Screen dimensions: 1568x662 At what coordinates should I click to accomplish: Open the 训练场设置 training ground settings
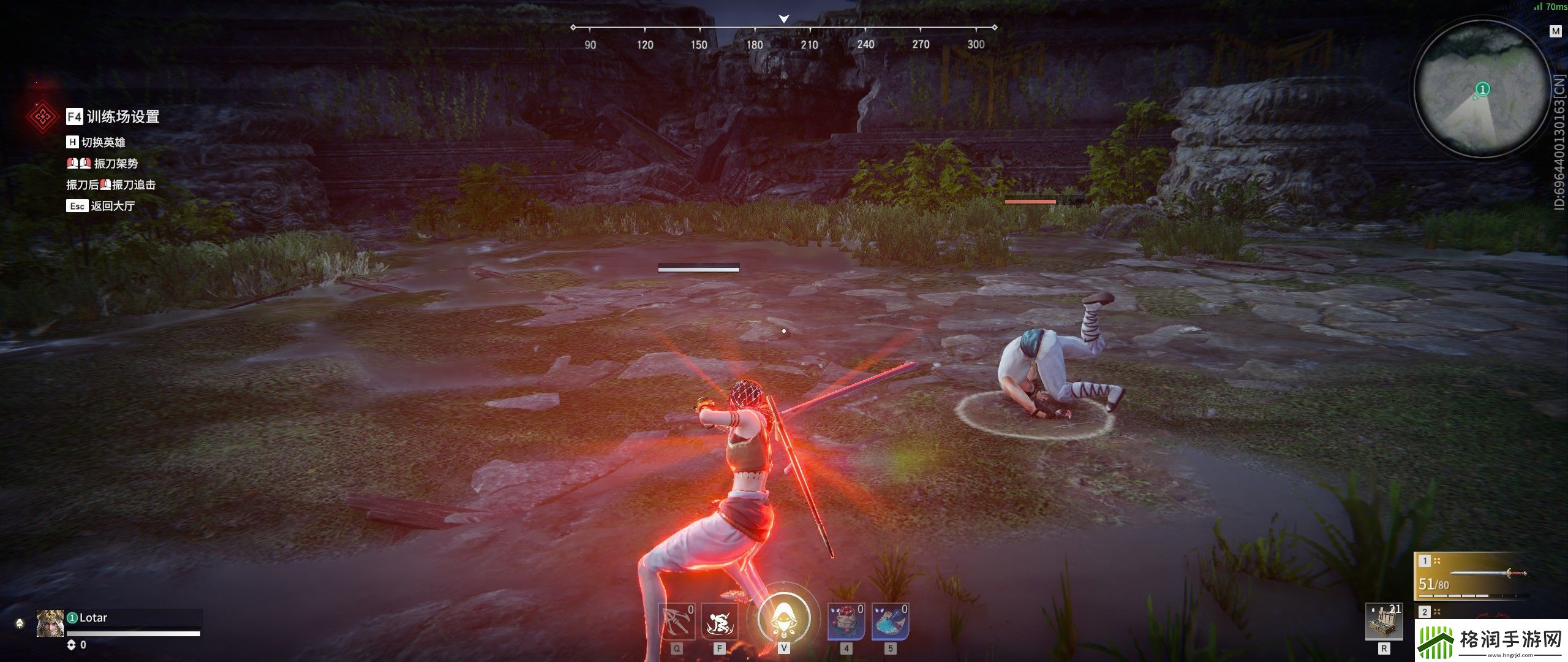[114, 116]
